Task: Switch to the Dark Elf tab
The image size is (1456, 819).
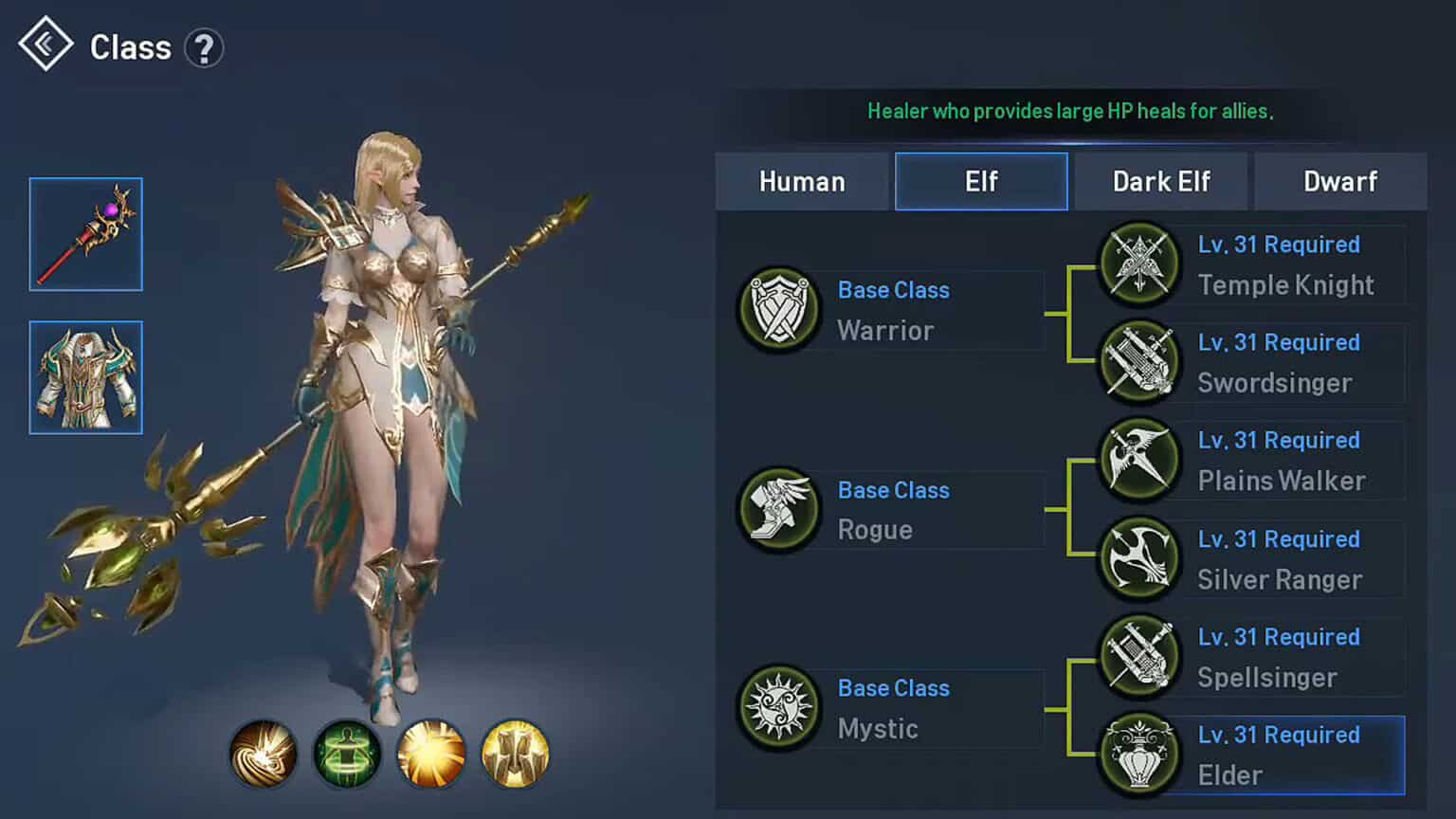Action: pos(1160,181)
